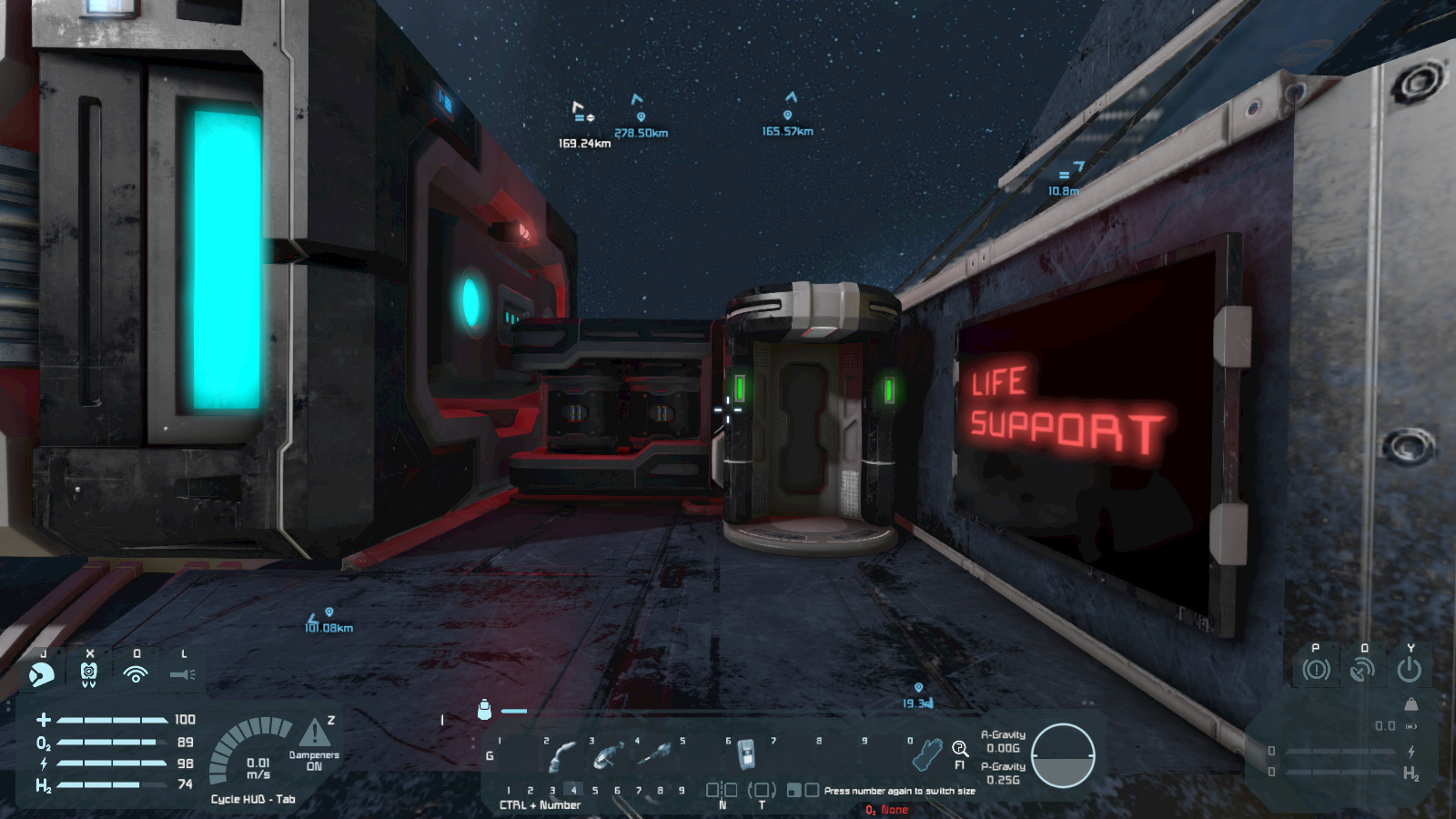
Task: Toggle the flashlight icon
Action: 183,674
